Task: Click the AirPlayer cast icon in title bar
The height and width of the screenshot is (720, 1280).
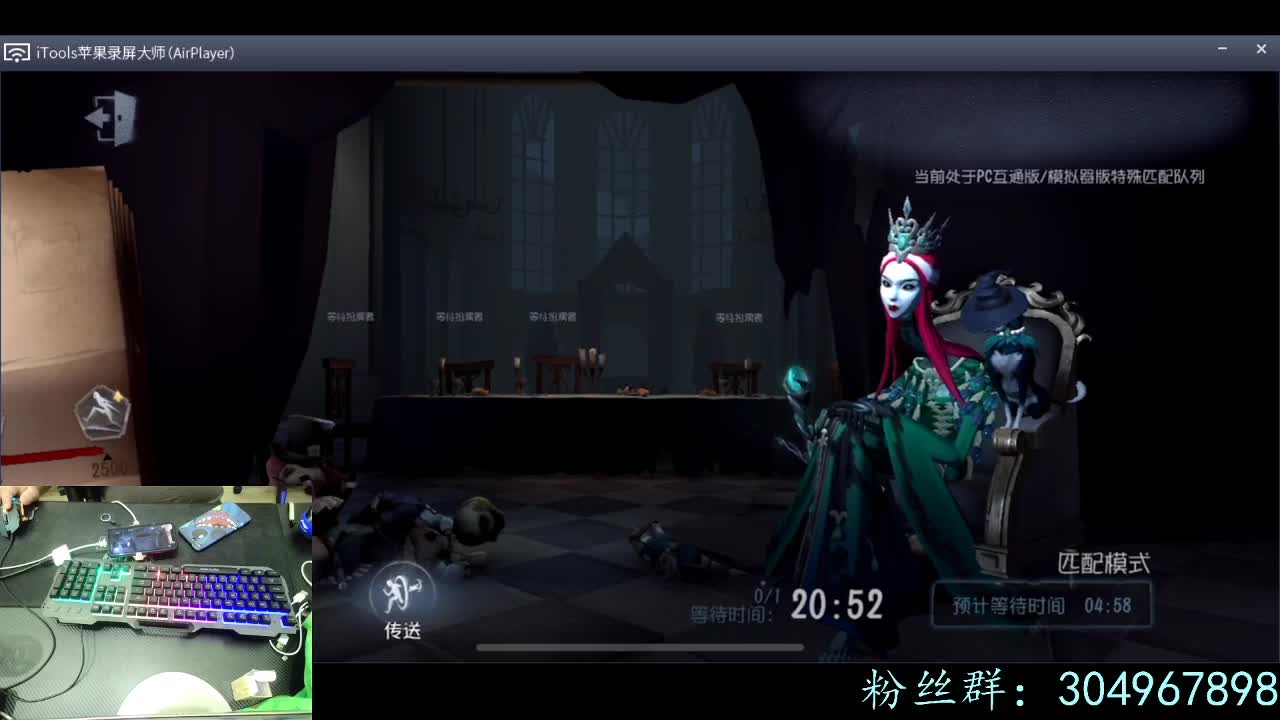Action: click(16, 52)
